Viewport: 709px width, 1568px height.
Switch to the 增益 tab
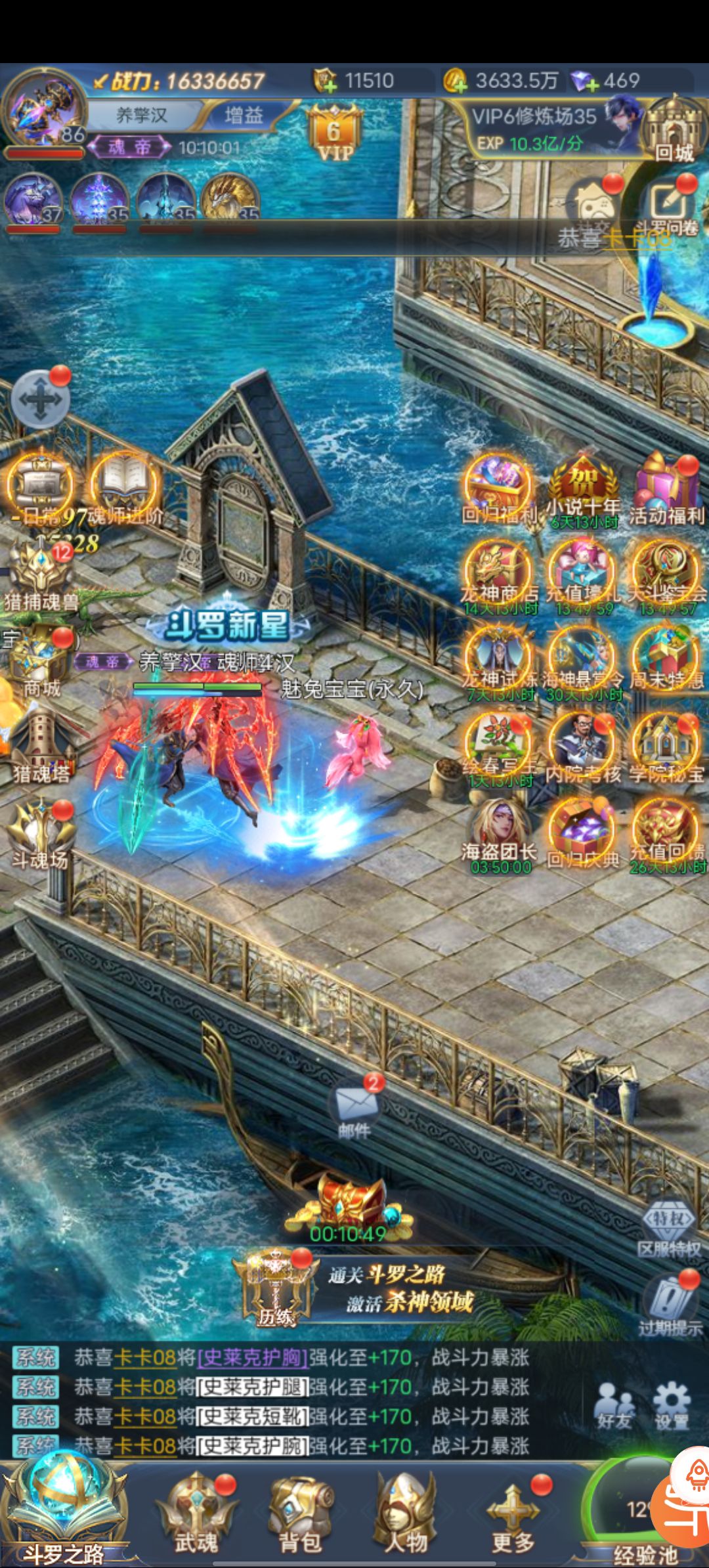[243, 116]
